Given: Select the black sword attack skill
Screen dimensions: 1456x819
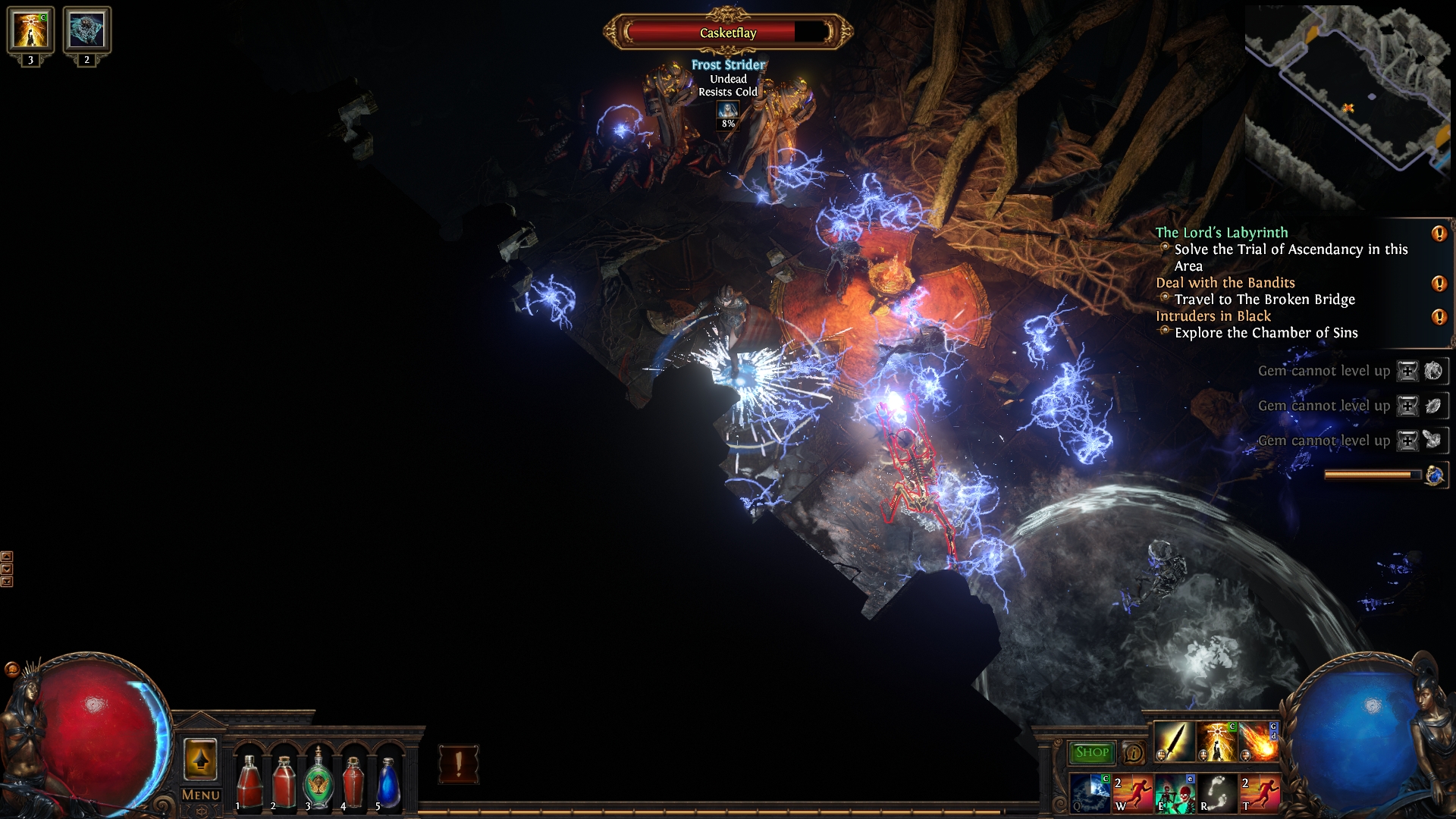Looking at the screenshot, I should tap(1173, 741).
